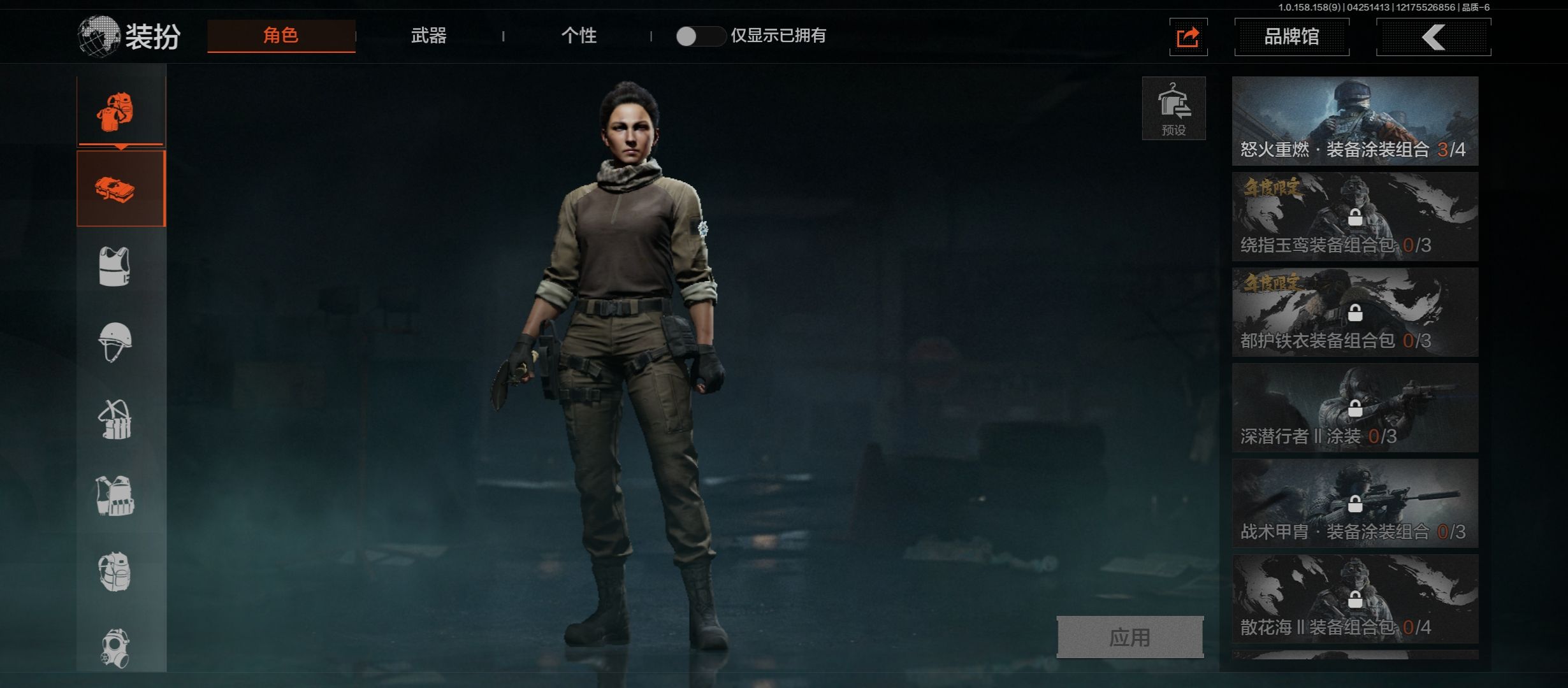Open the 预设 preset wardrobe
This screenshot has width=1568, height=688.
point(1173,108)
